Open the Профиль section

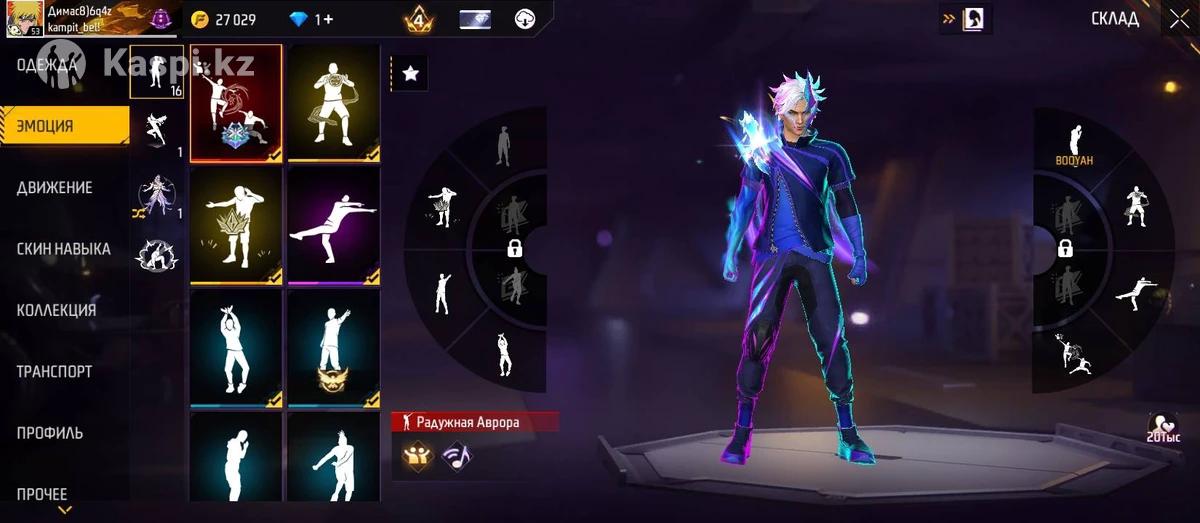(50, 433)
